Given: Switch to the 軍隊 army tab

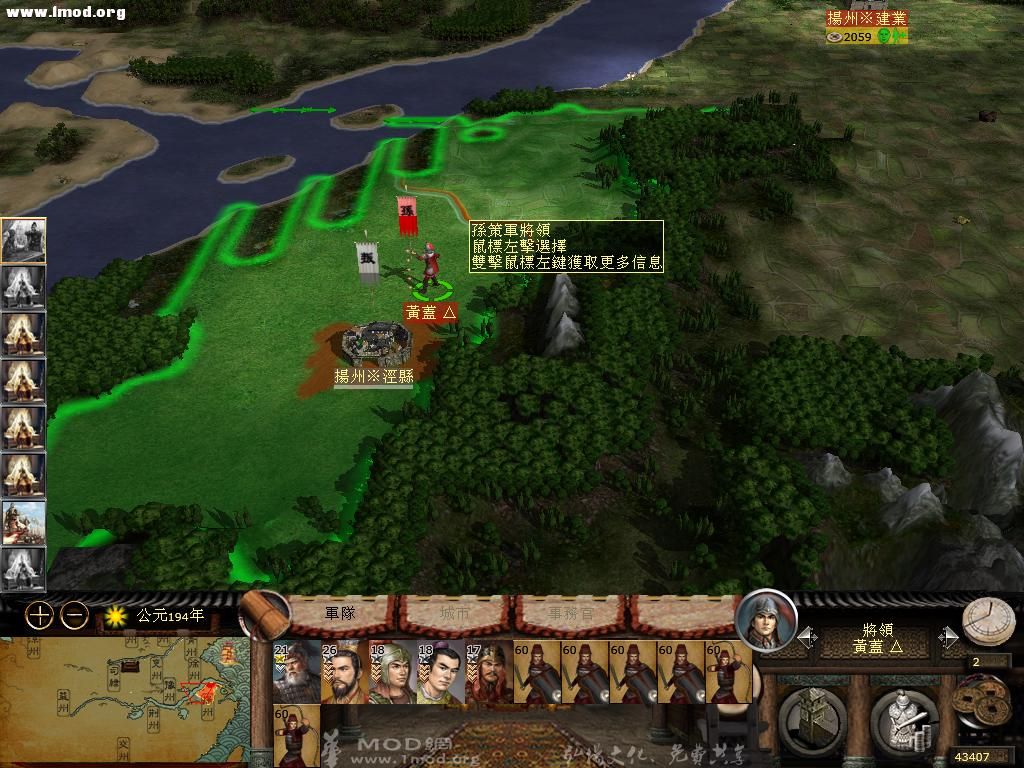Looking at the screenshot, I should (x=341, y=613).
